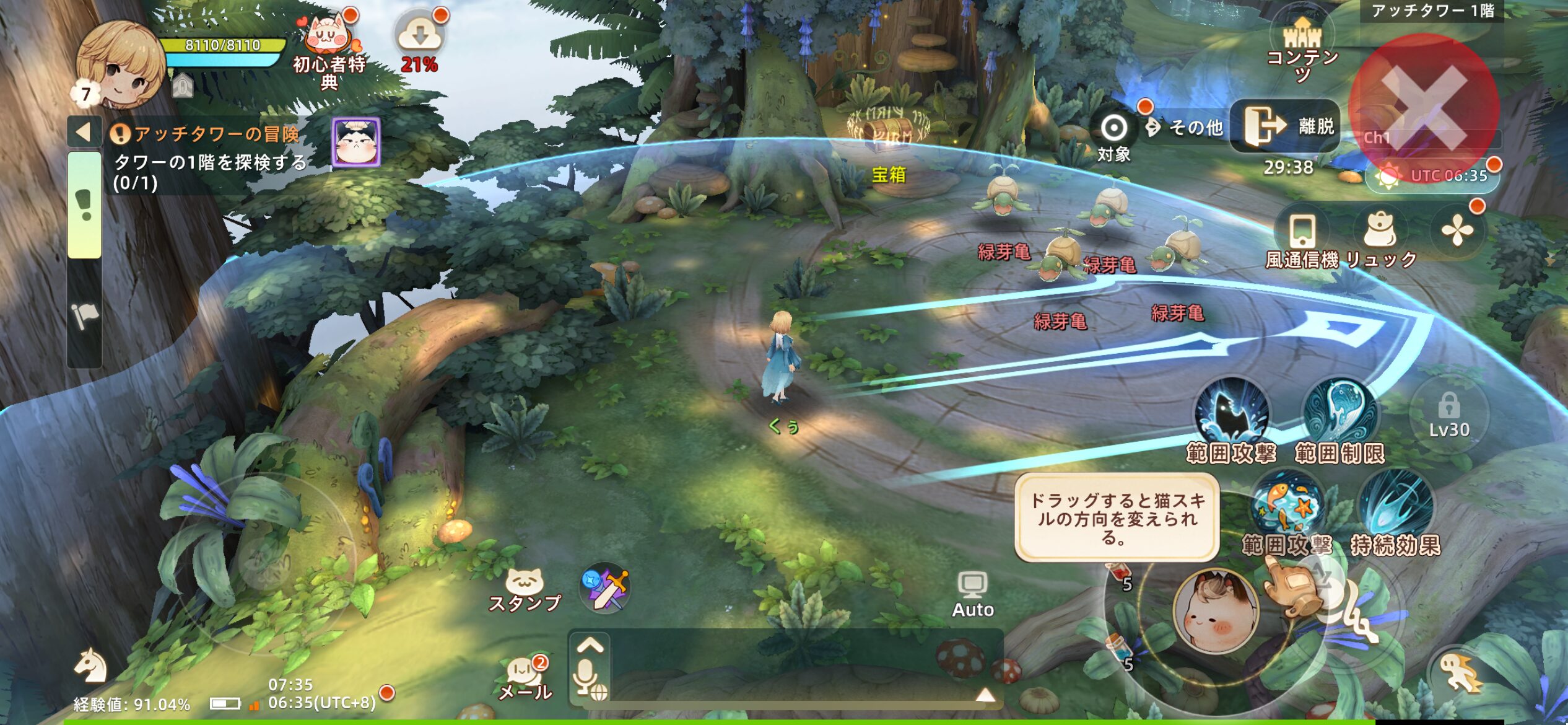Open the four-leaf clover menu icon
This screenshot has width=1568, height=725.
[x=1457, y=231]
